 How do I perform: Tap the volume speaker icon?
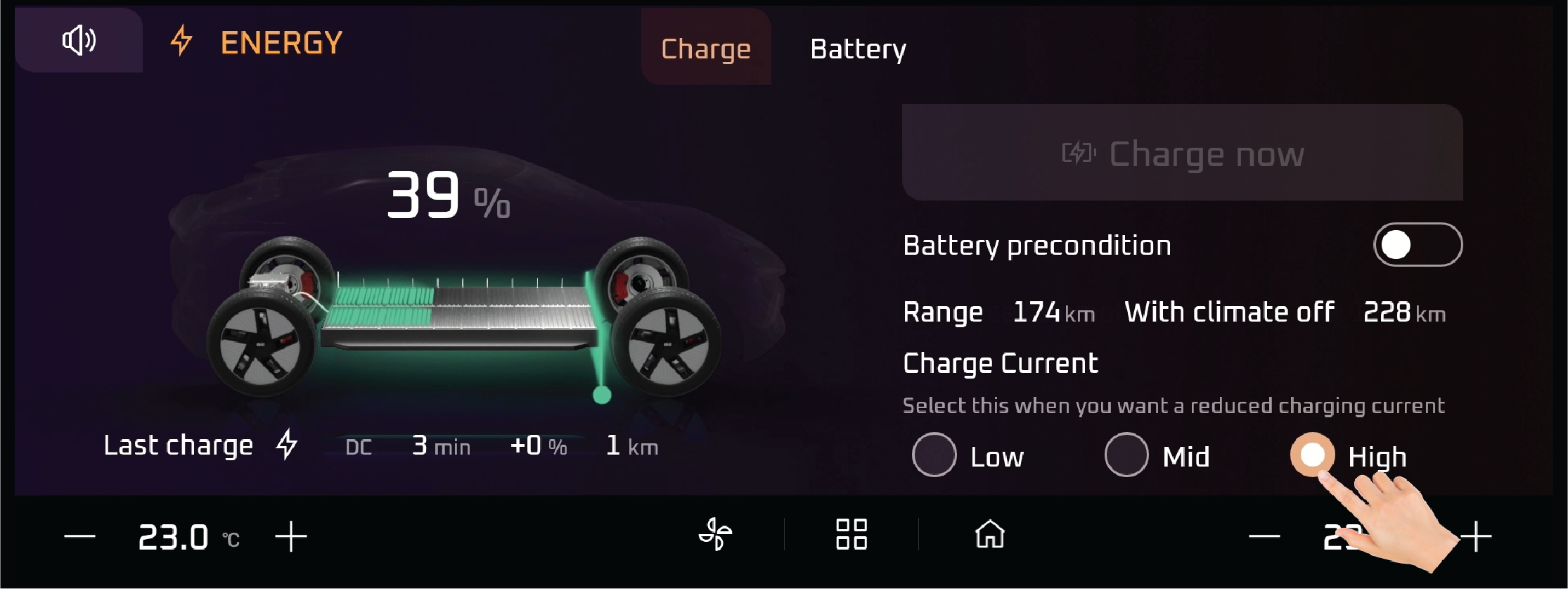(x=79, y=40)
